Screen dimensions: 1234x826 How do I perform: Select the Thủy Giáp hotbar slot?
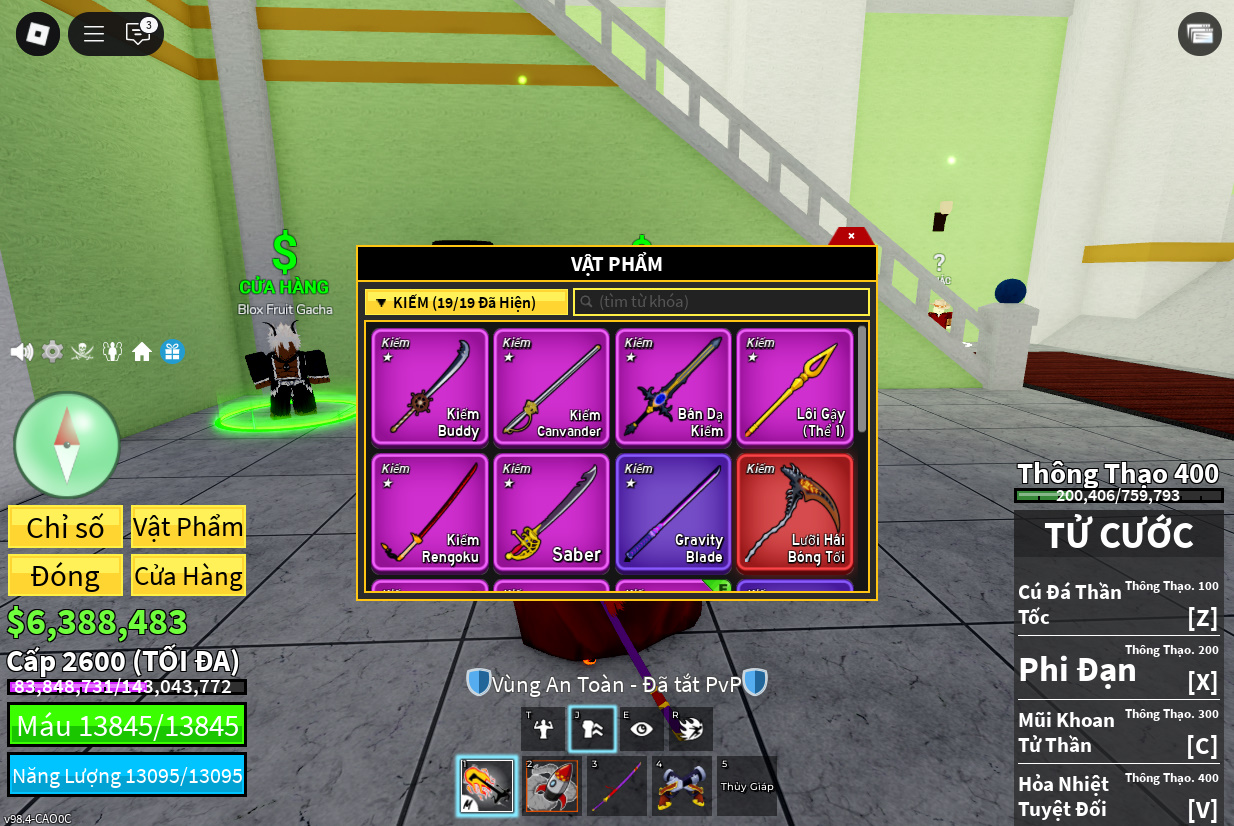pyautogui.click(x=747, y=786)
